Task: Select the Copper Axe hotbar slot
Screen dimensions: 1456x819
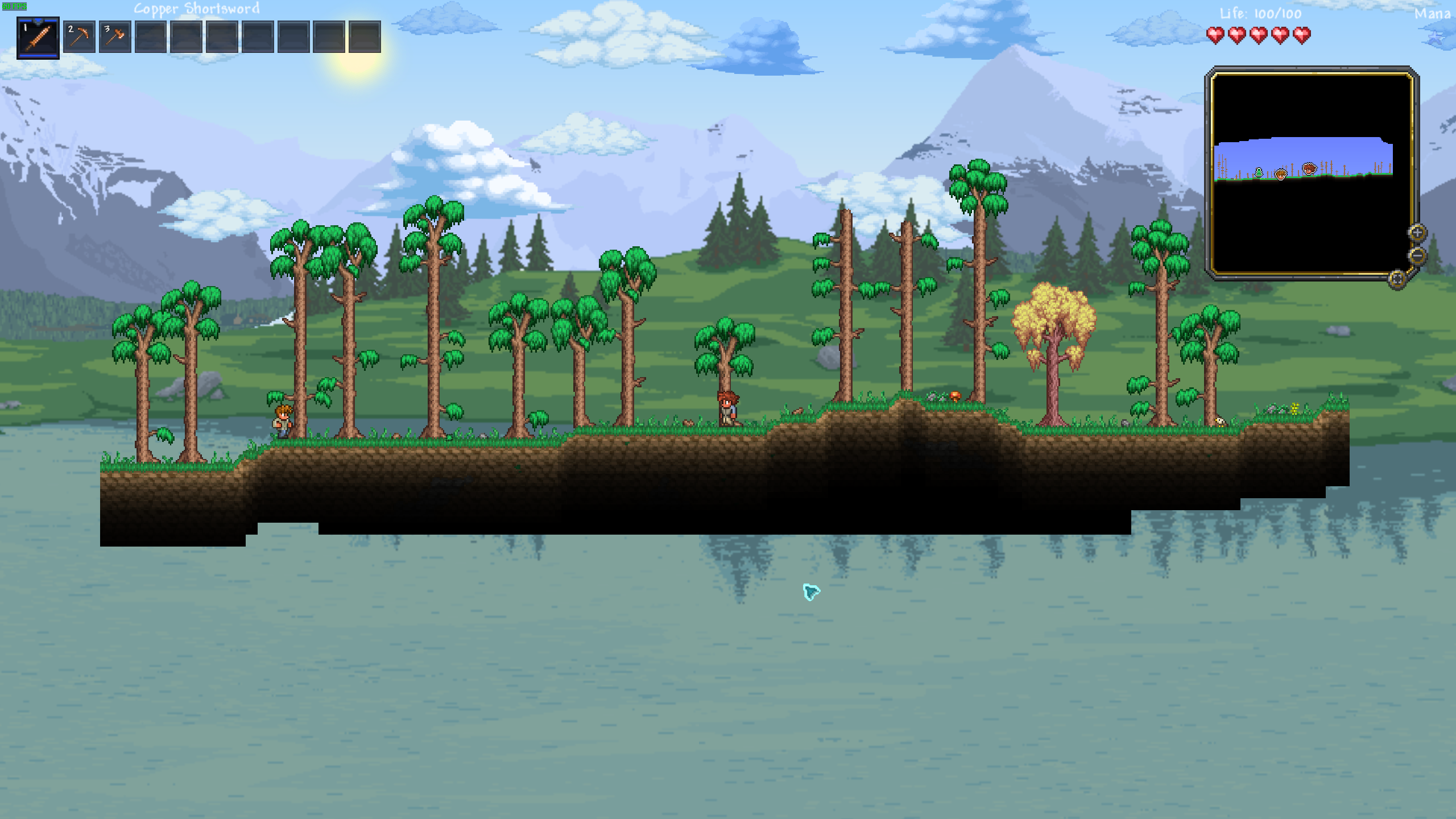Action: (x=115, y=38)
